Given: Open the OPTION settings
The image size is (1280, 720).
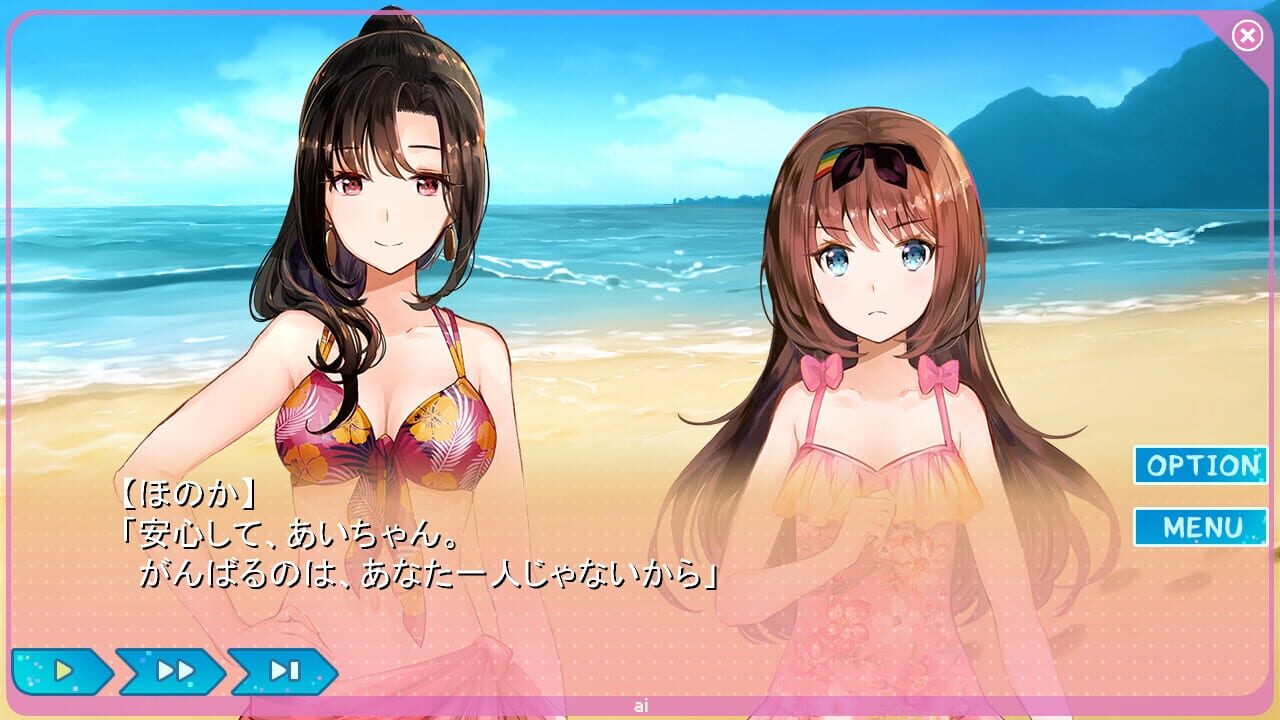Looking at the screenshot, I should tap(1200, 465).
